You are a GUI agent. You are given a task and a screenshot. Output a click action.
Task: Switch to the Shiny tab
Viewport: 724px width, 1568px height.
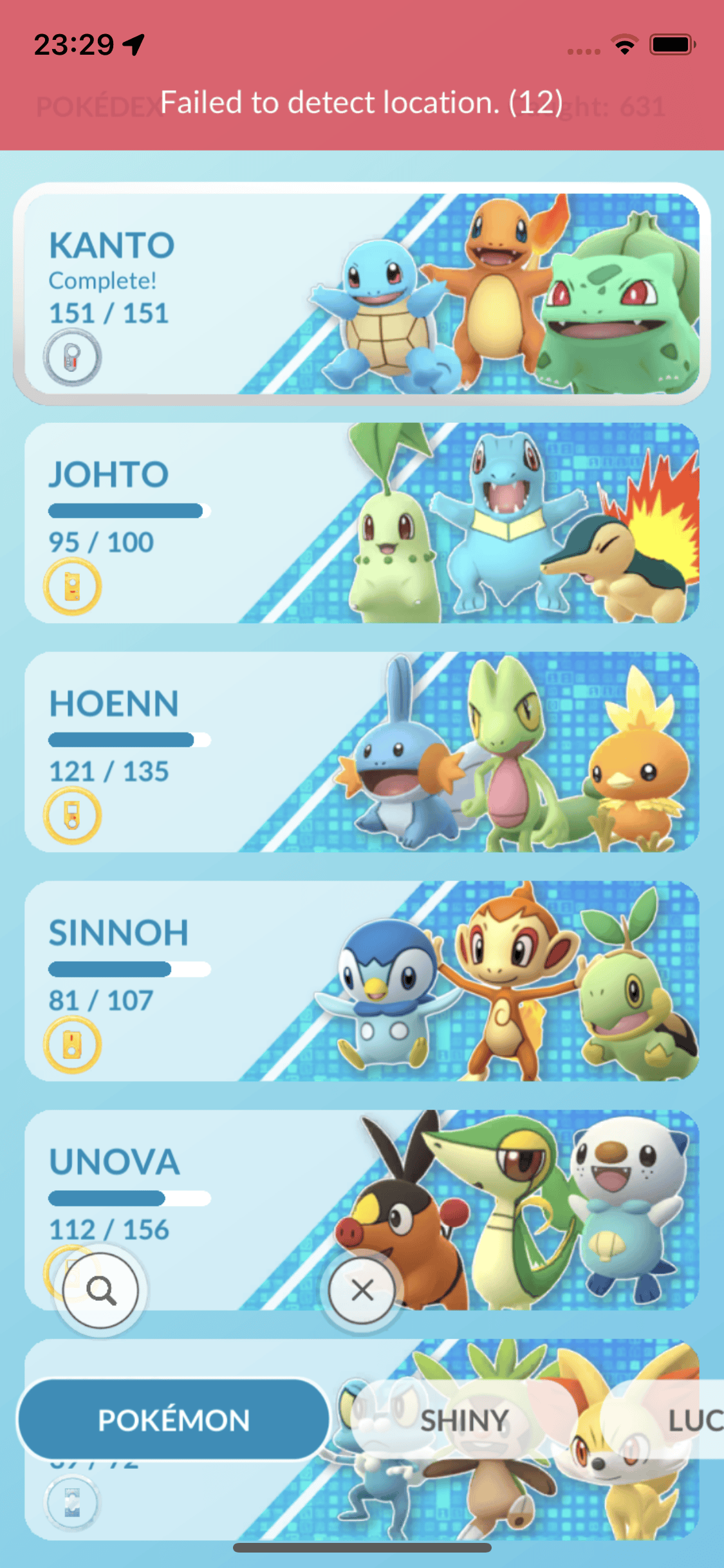[x=464, y=1420]
